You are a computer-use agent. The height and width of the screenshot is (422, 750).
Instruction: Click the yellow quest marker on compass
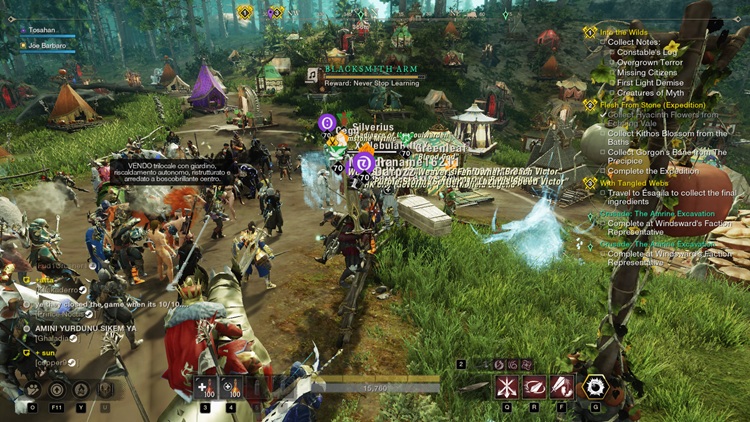pos(245,12)
